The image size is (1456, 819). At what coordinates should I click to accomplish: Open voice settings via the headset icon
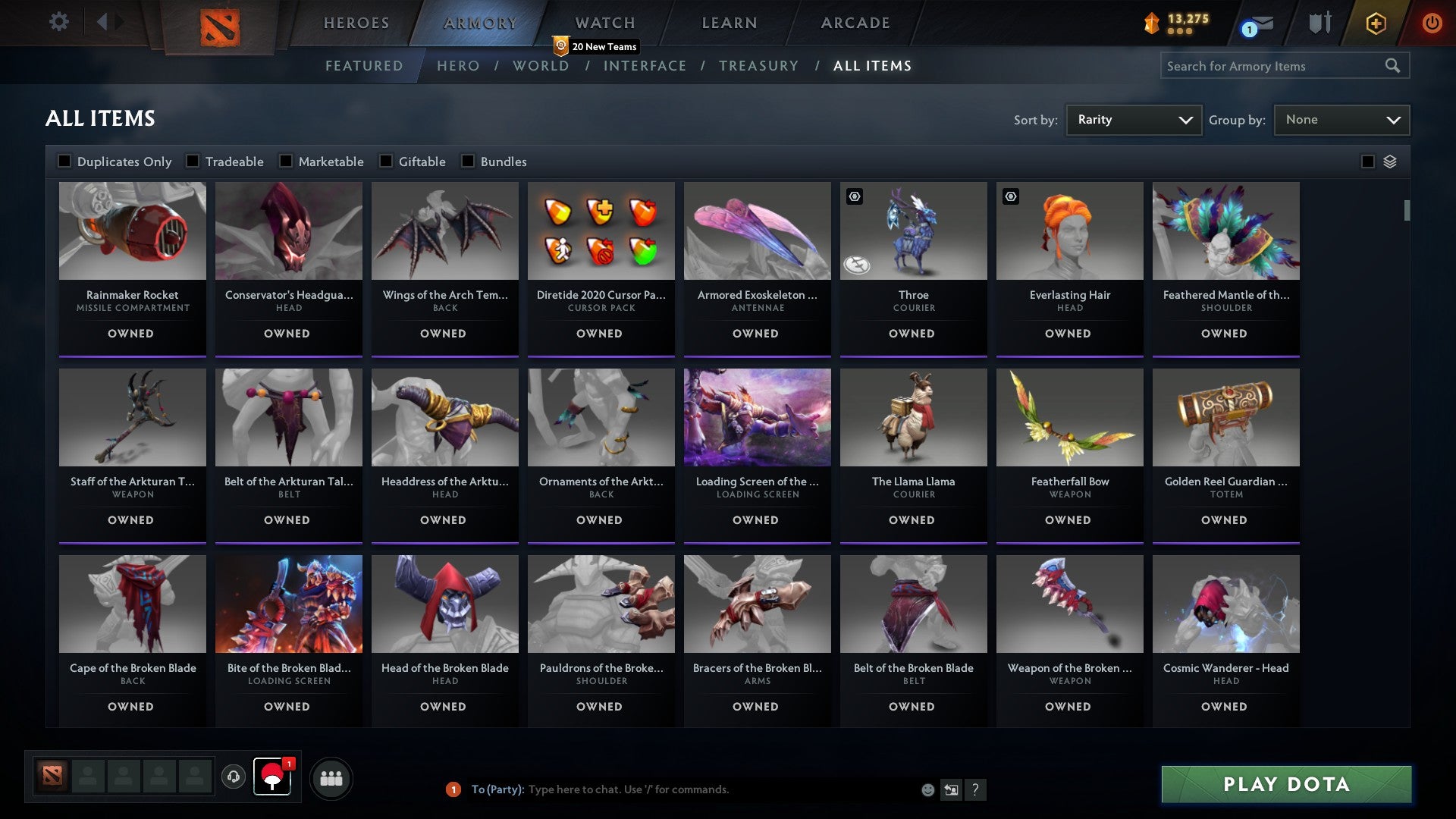click(x=233, y=777)
